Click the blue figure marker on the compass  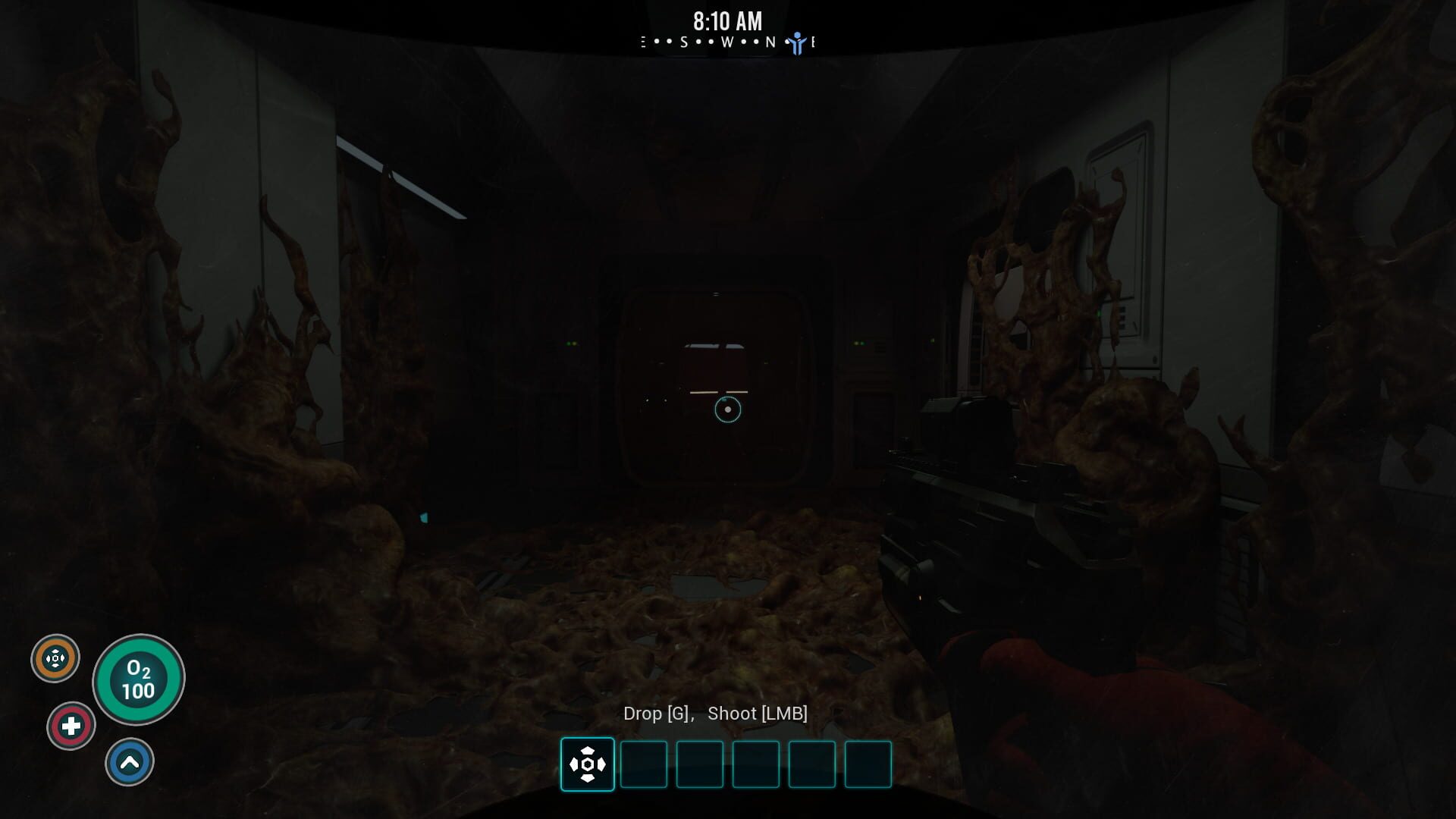(x=796, y=43)
